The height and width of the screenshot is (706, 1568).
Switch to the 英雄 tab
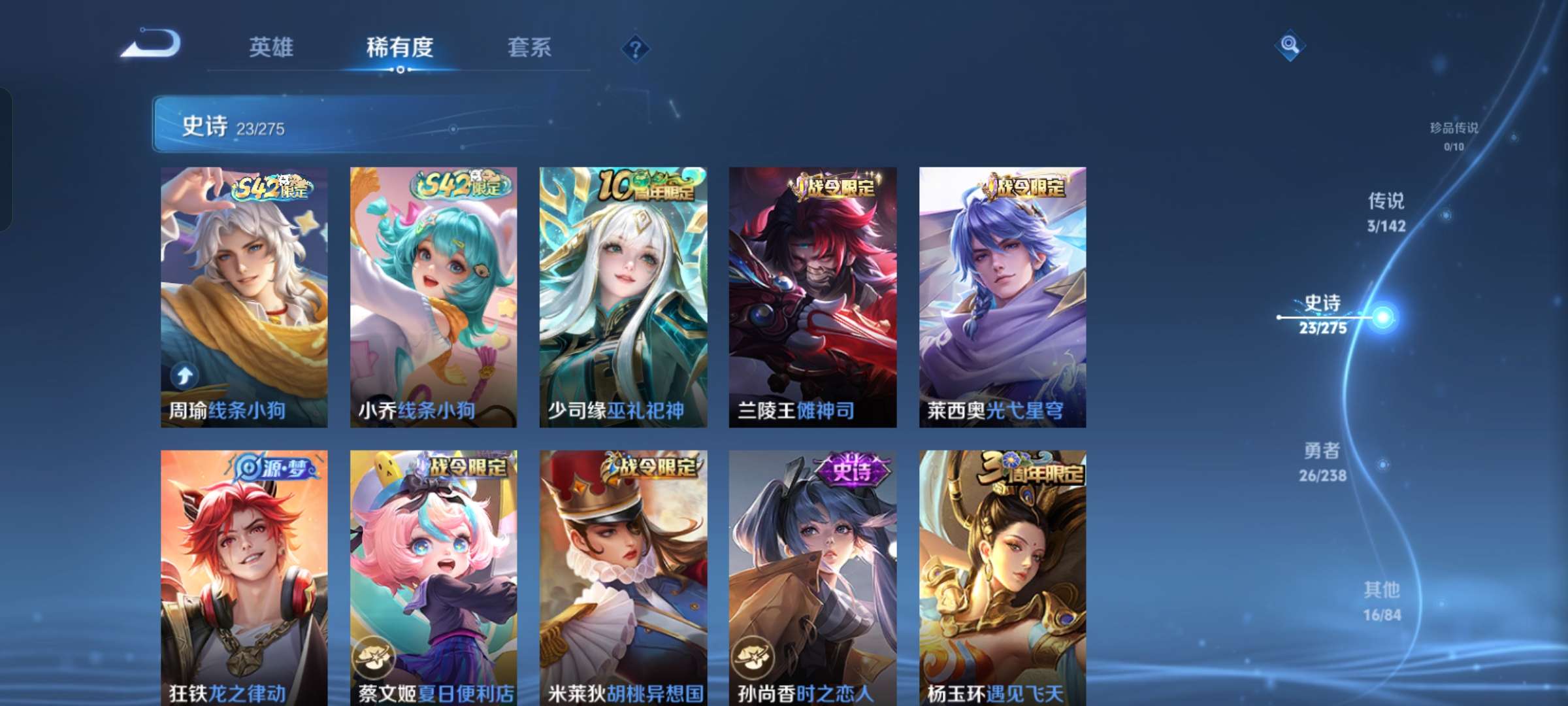click(x=272, y=48)
